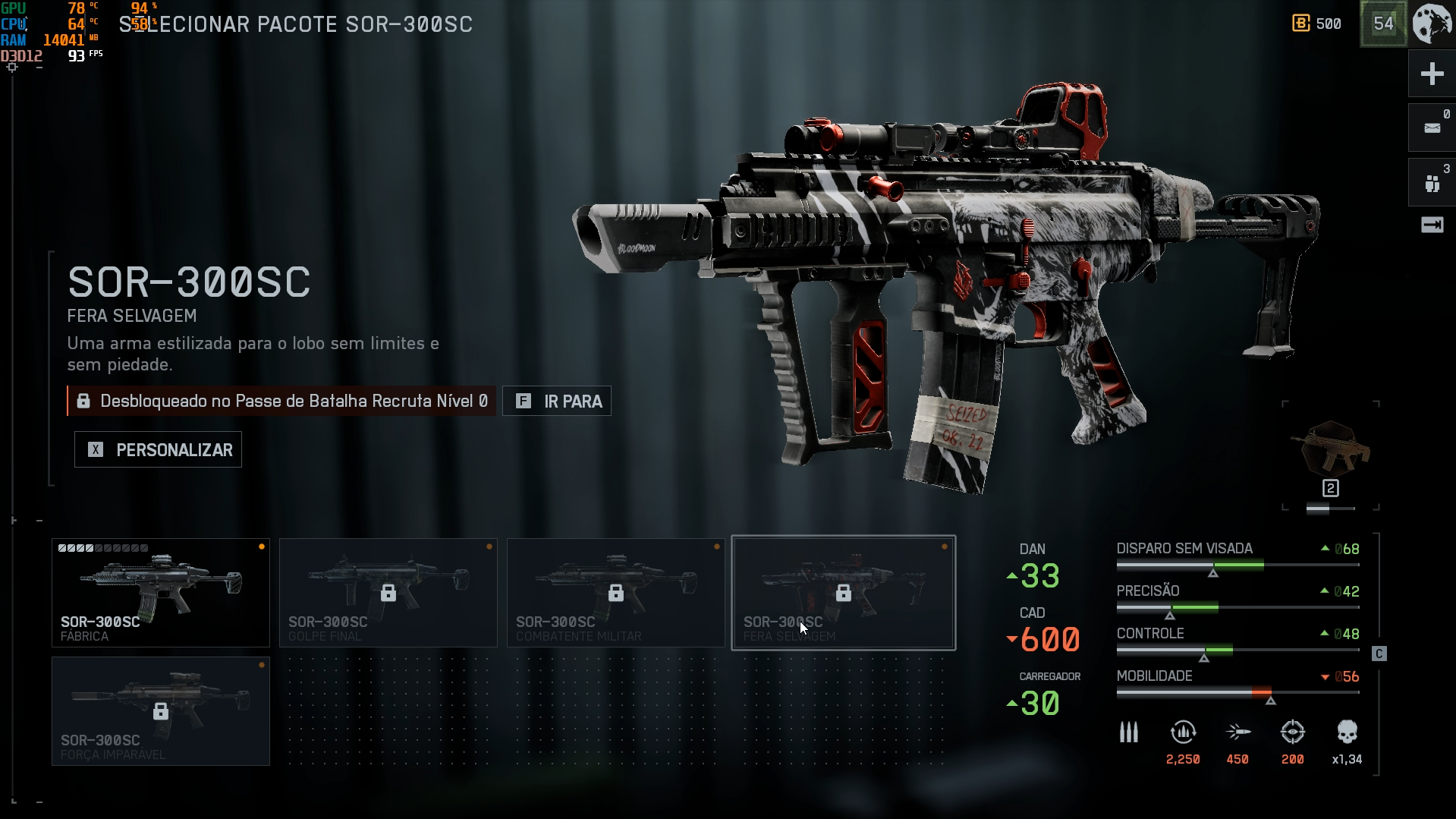Select the Combatente Militar package tile
1456x819 pixels.
[x=616, y=593]
